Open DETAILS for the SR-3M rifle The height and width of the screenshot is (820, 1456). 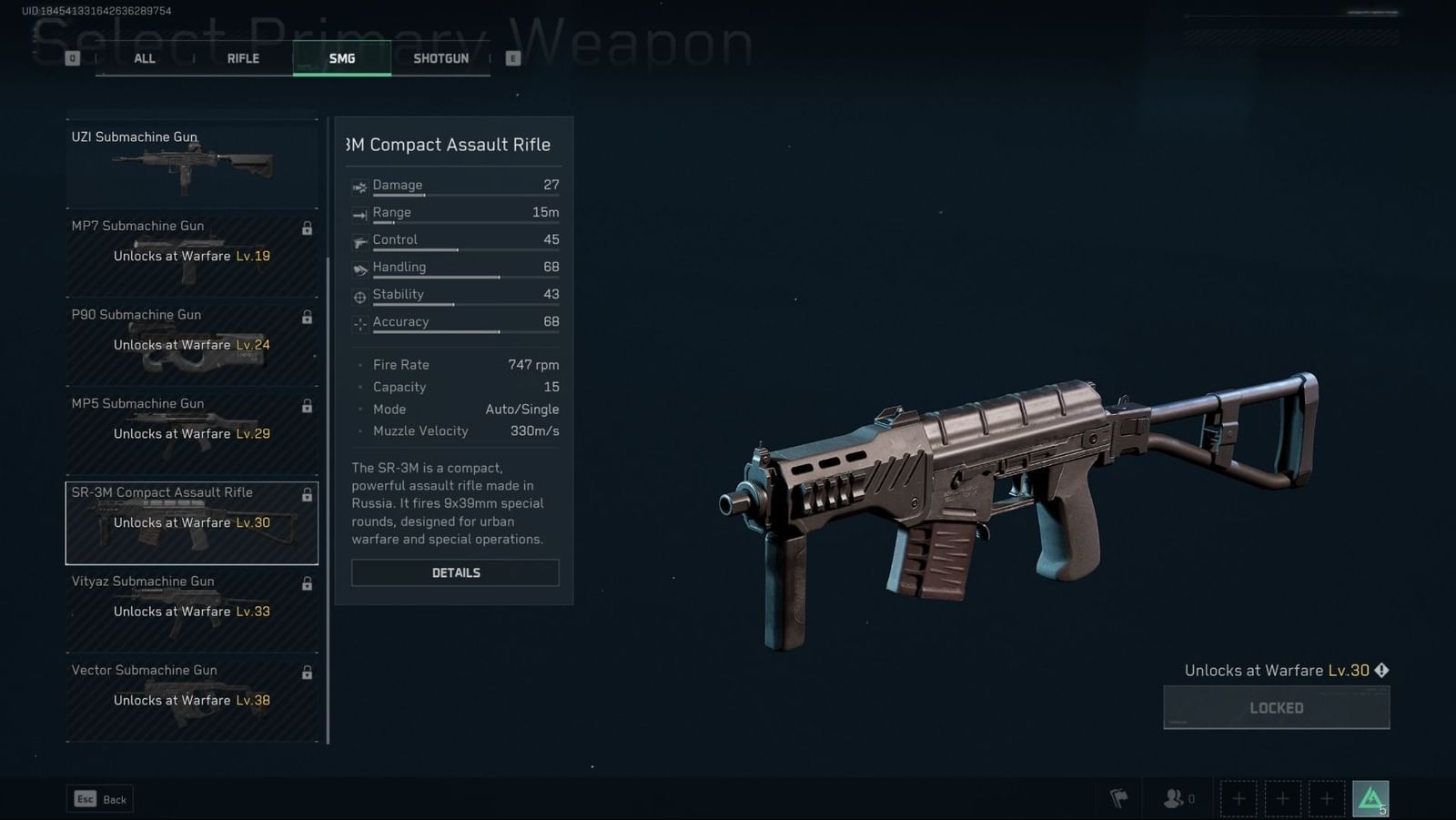point(455,572)
